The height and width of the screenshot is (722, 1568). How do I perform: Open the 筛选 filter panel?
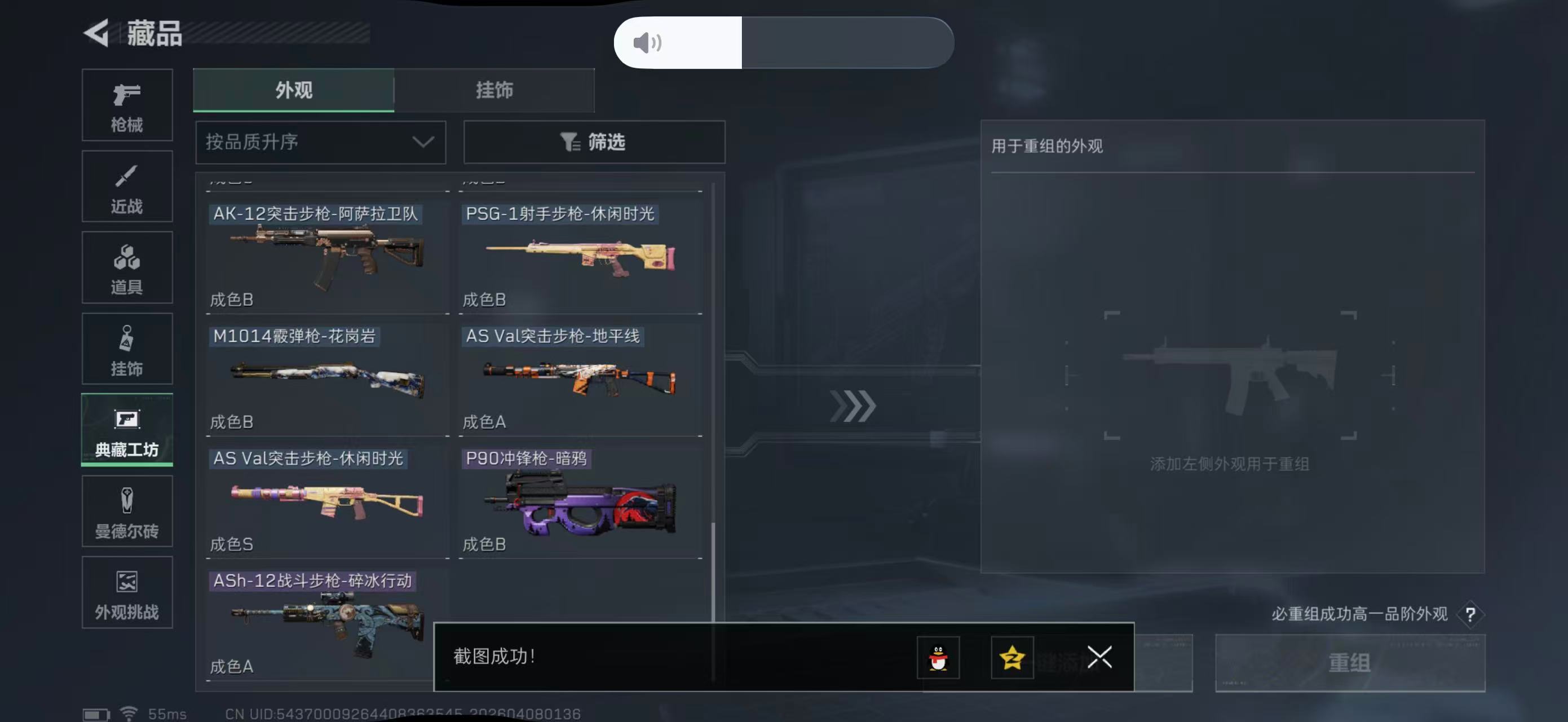[594, 142]
